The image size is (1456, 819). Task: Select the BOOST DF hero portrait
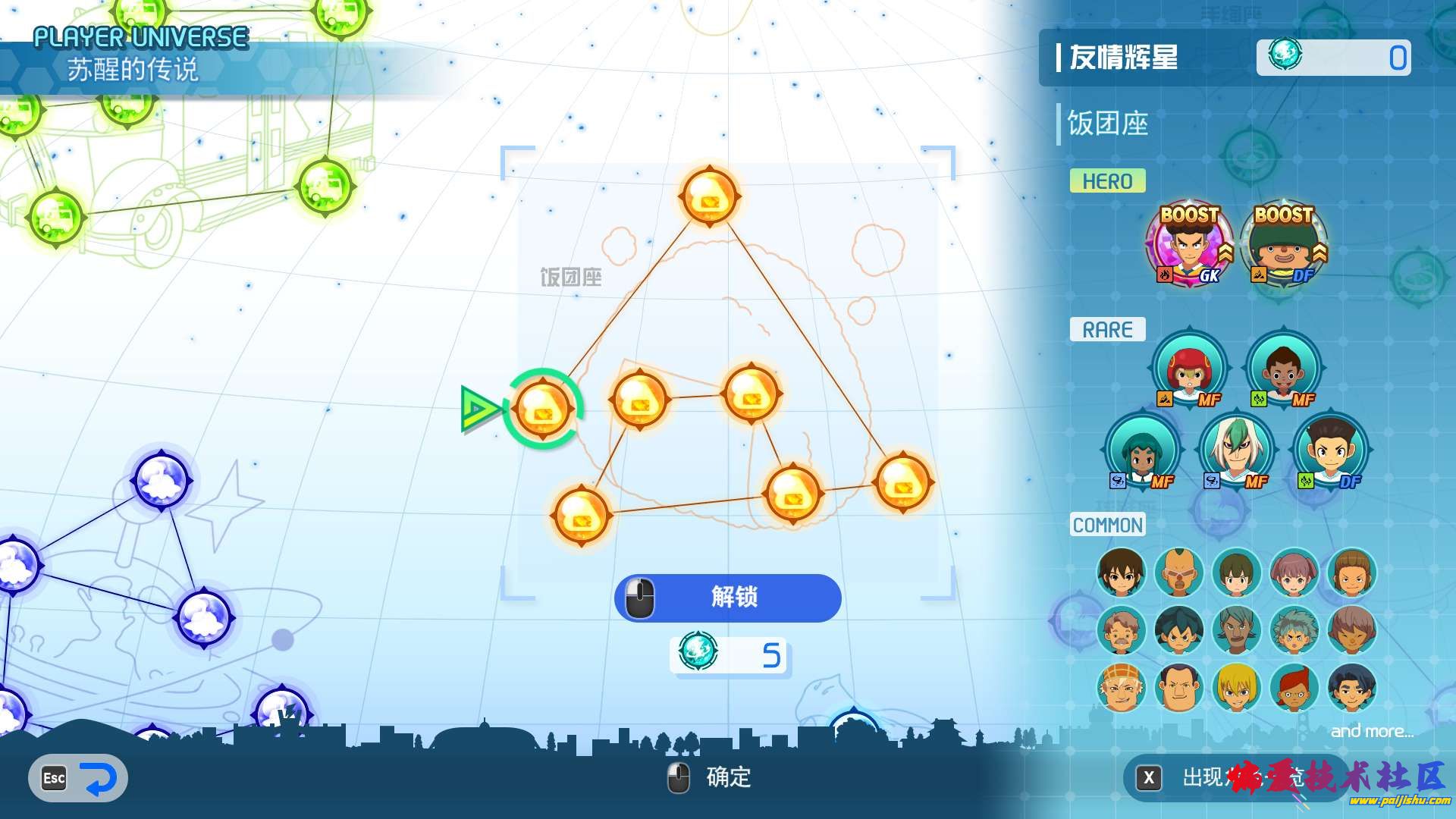1283,246
